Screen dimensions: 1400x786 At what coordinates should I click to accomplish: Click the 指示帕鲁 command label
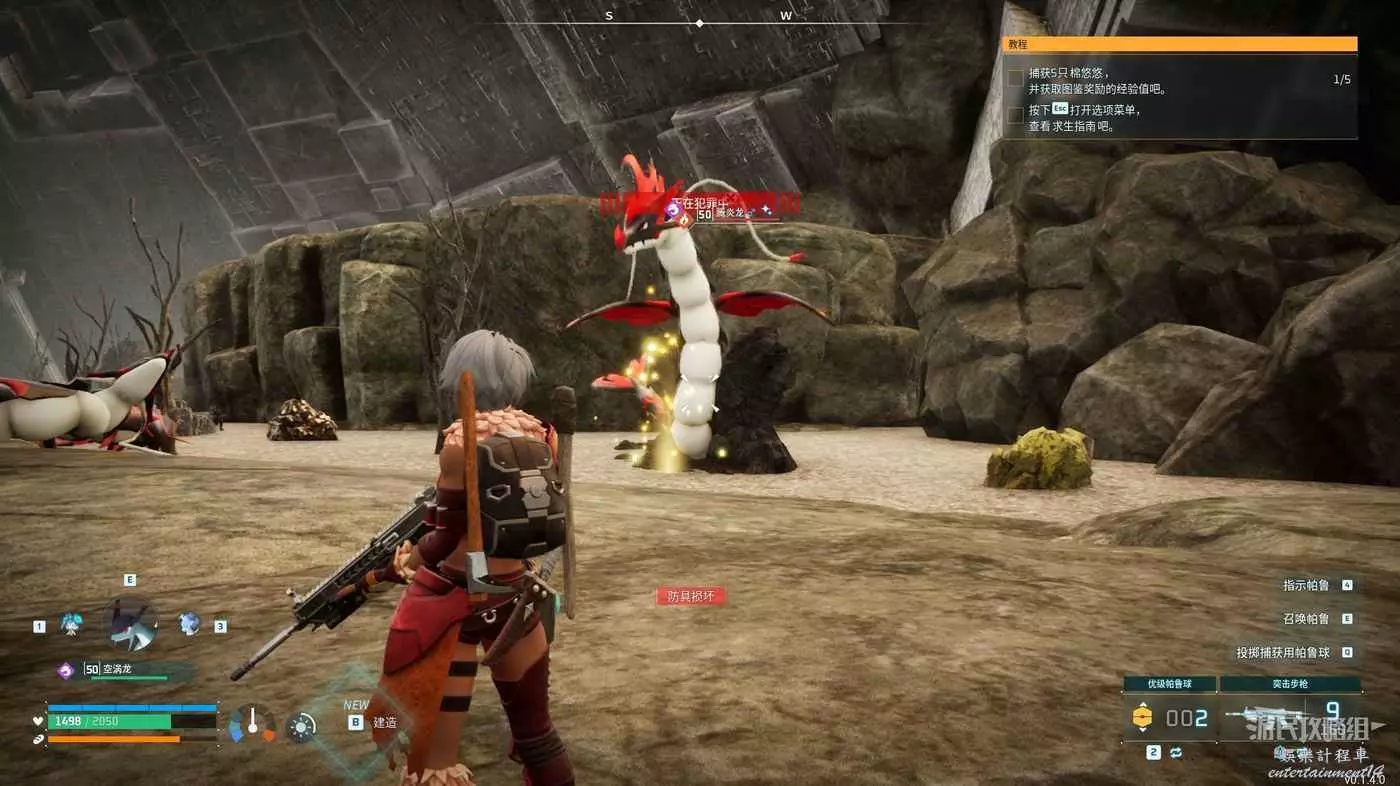[x=1306, y=585]
